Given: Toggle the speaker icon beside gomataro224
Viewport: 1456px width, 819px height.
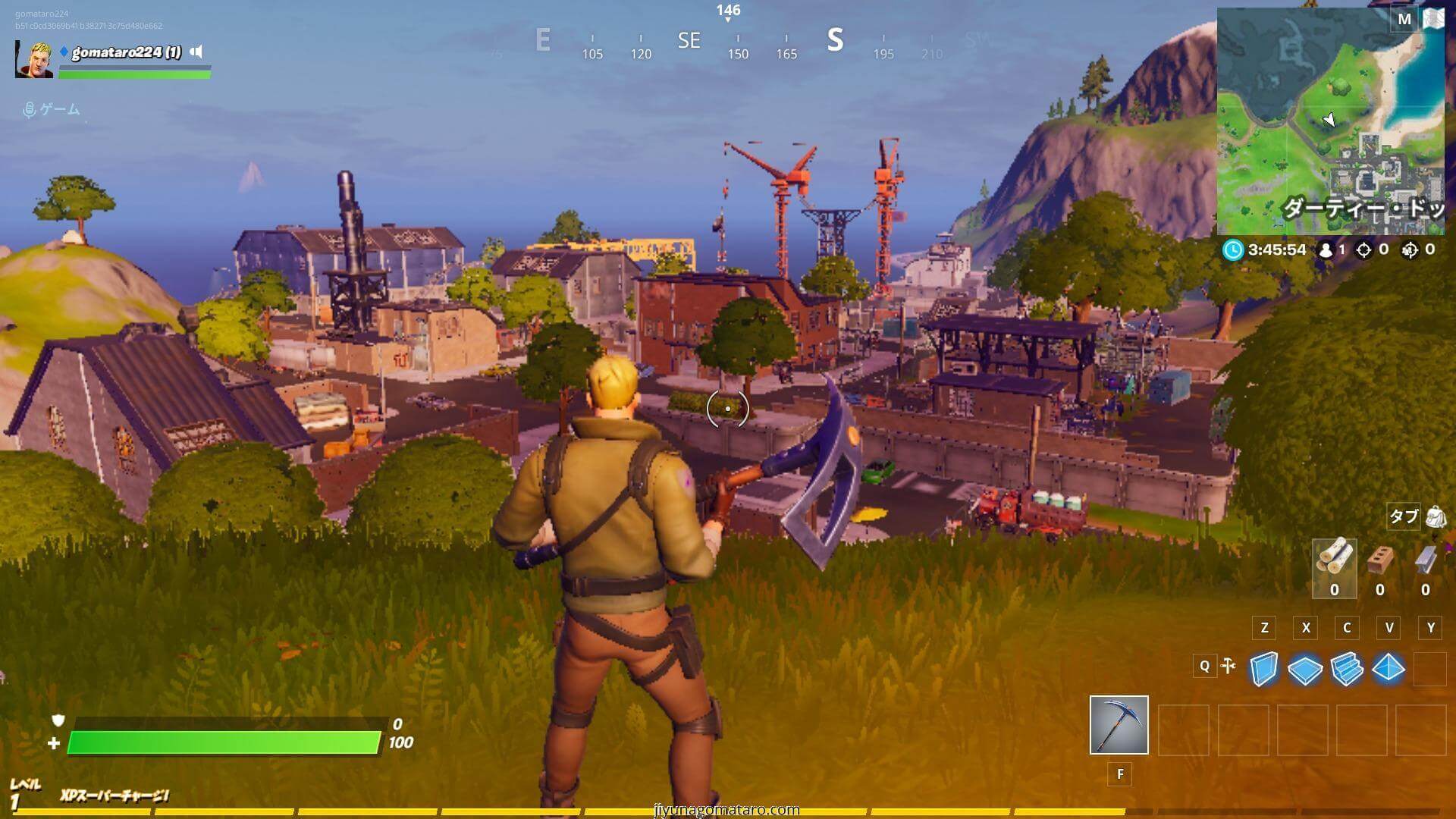Looking at the screenshot, I should [196, 52].
